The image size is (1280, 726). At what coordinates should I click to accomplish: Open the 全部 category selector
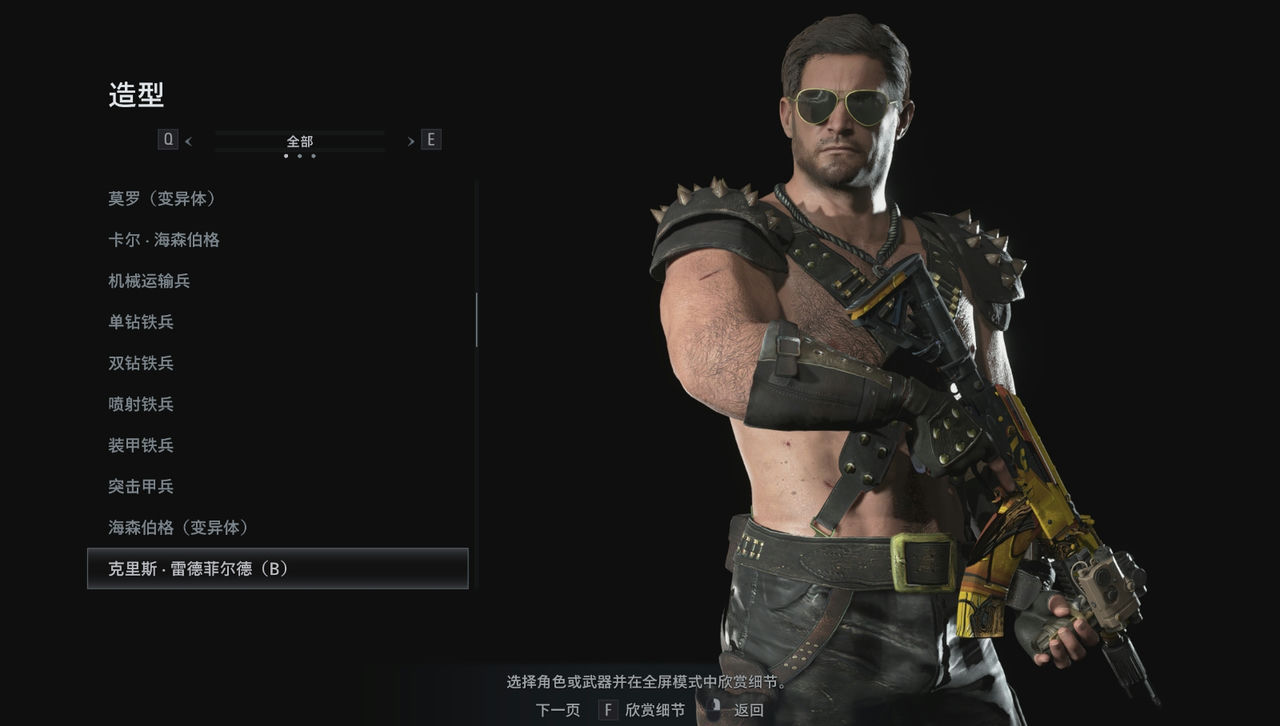(x=299, y=141)
